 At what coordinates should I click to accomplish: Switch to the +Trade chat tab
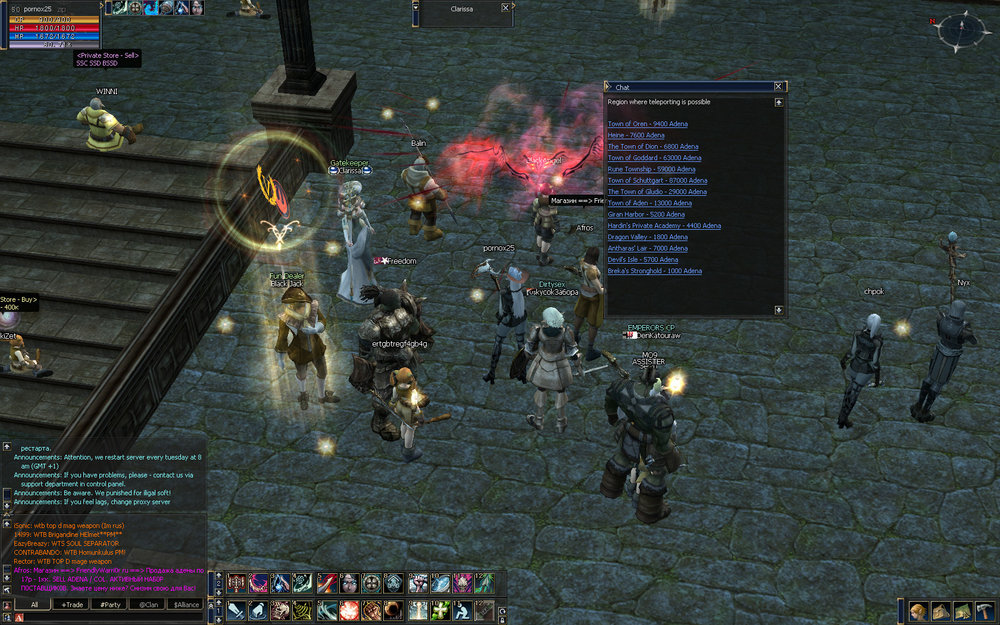[73, 605]
